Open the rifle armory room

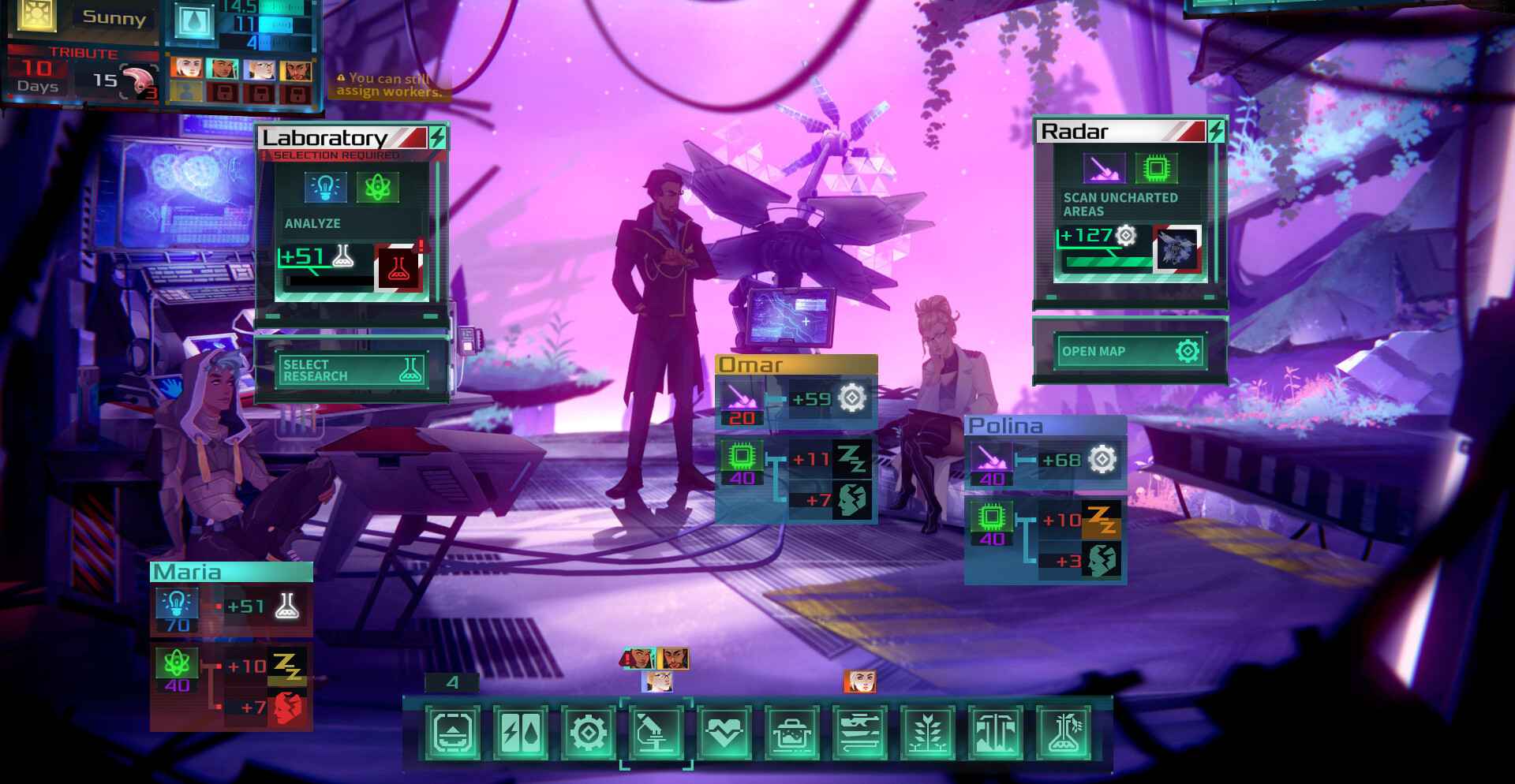click(x=860, y=733)
